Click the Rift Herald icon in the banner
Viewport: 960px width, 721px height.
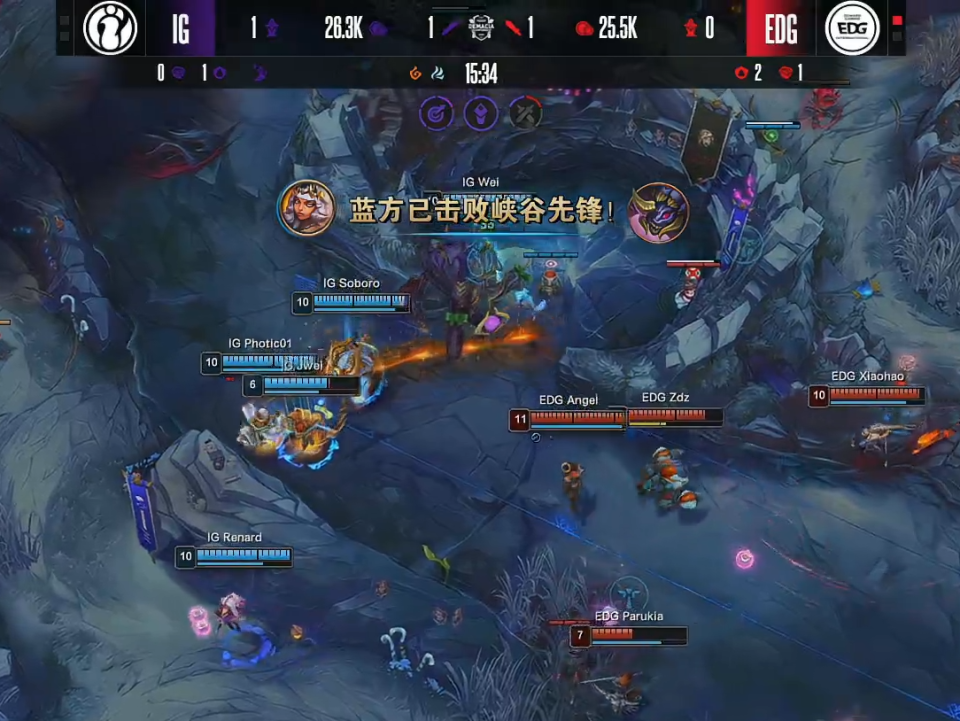point(658,212)
